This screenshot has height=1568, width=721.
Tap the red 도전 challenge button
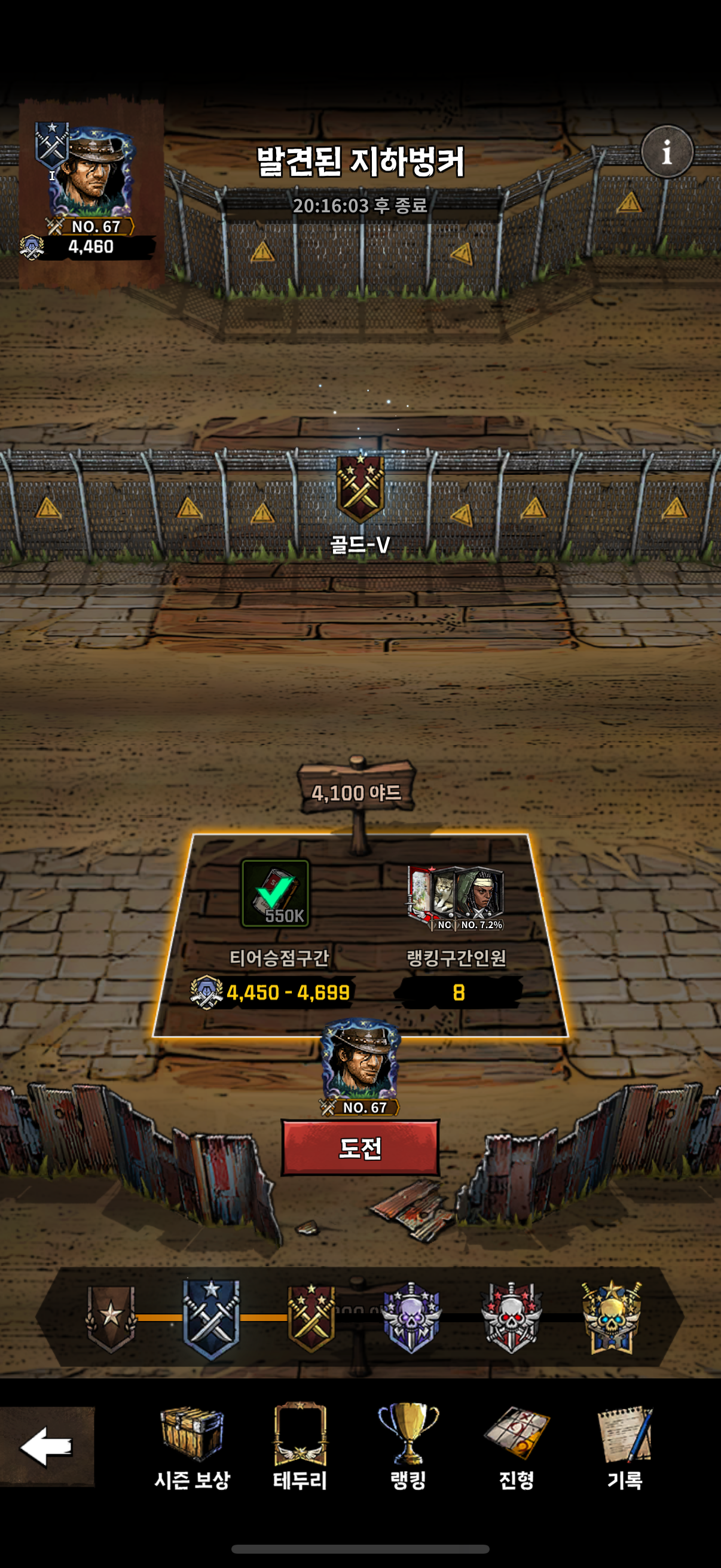tap(359, 1148)
